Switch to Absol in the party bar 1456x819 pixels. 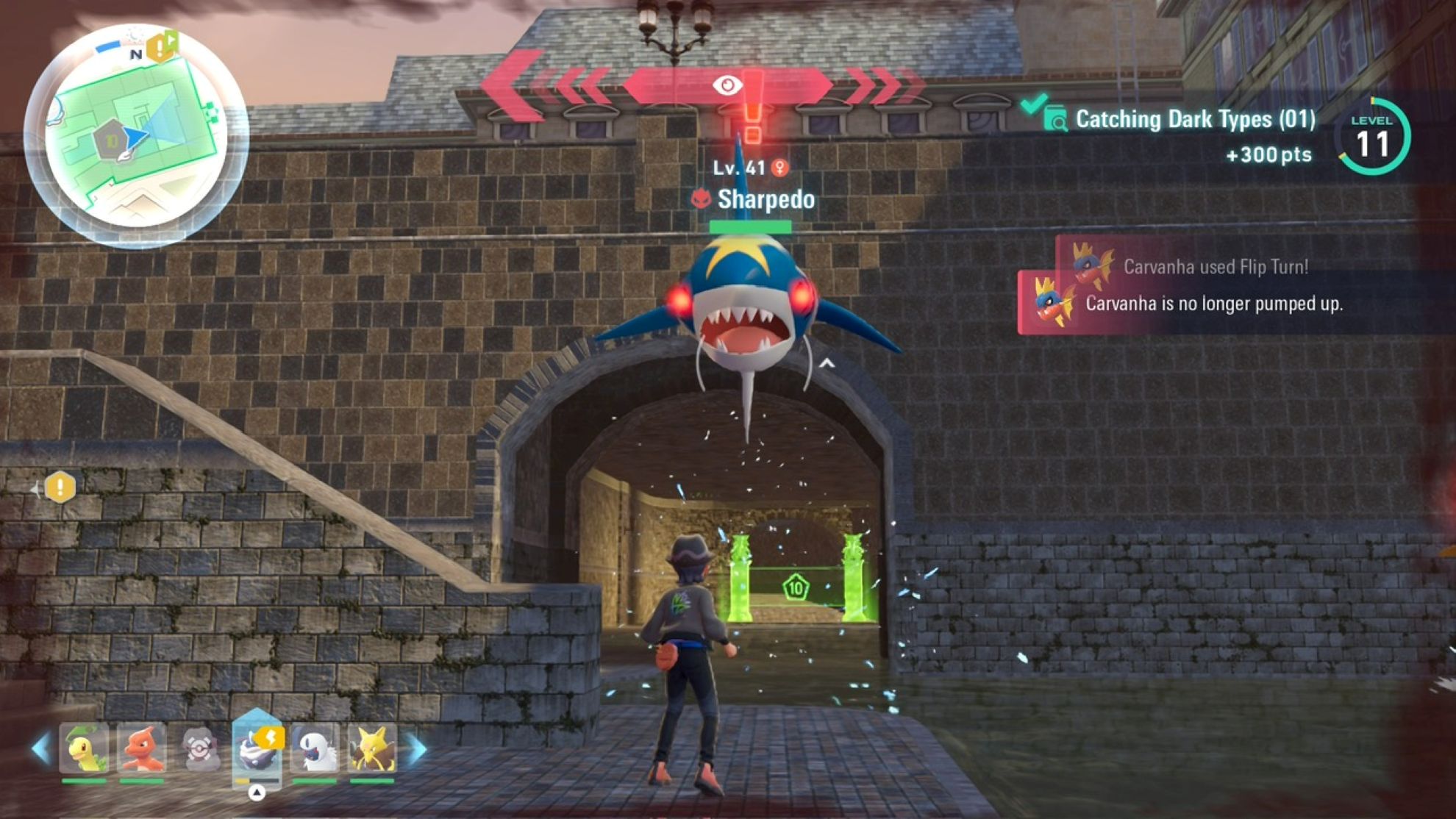[x=315, y=749]
